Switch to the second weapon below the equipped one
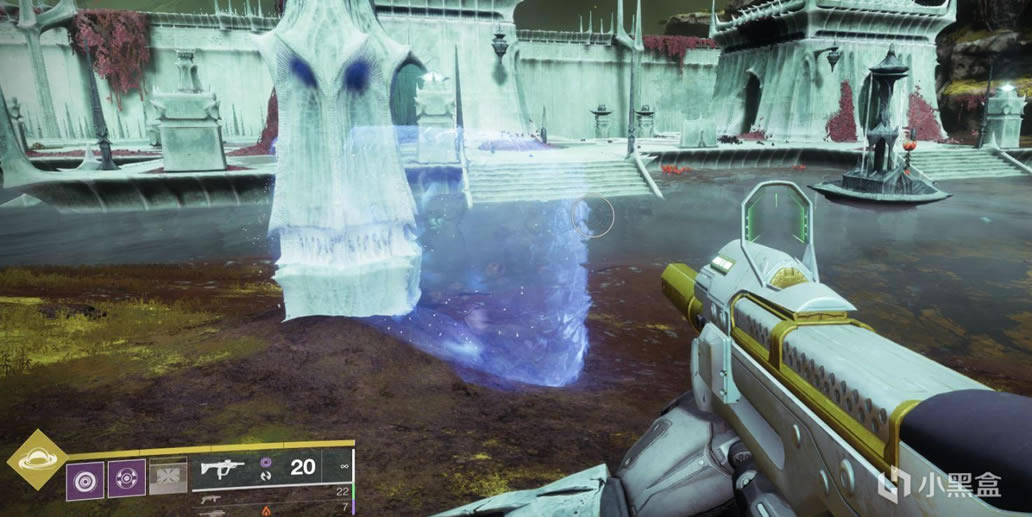Screen dimensions: 1032x517 (x=210, y=498)
